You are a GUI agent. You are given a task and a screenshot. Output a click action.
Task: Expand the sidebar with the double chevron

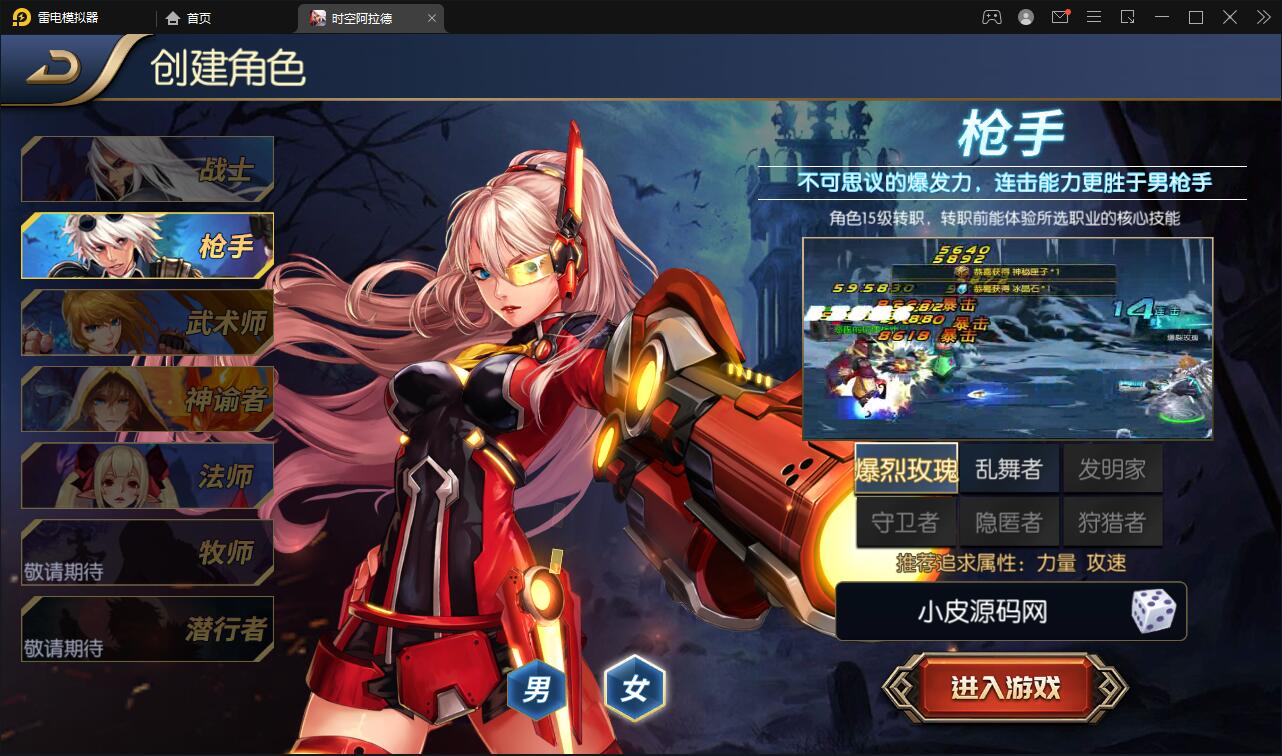point(1266,17)
